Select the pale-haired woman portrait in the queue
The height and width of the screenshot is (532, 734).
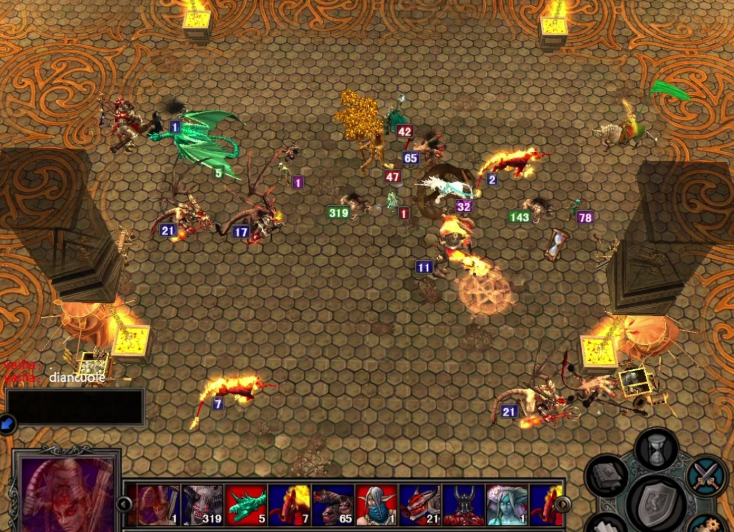coord(505,506)
